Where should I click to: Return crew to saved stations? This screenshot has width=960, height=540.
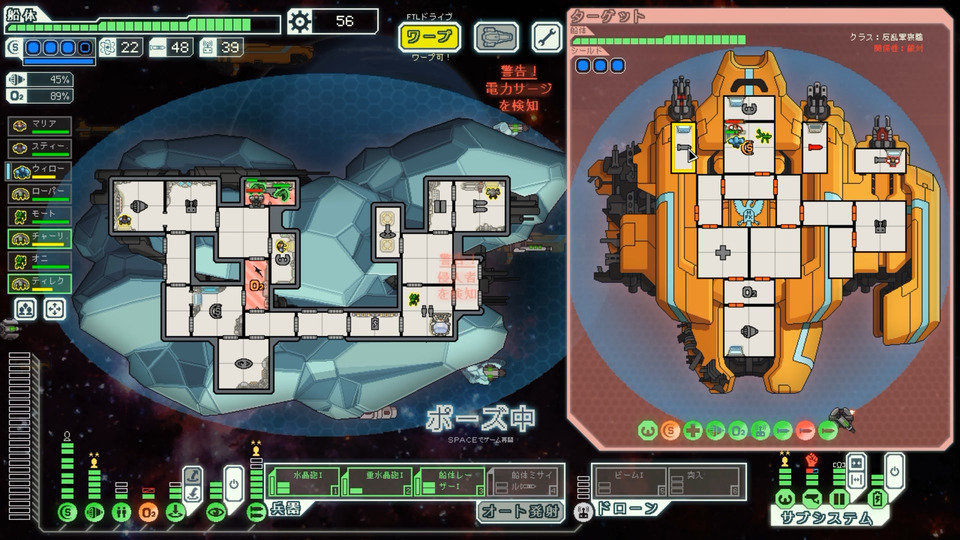(x=56, y=309)
